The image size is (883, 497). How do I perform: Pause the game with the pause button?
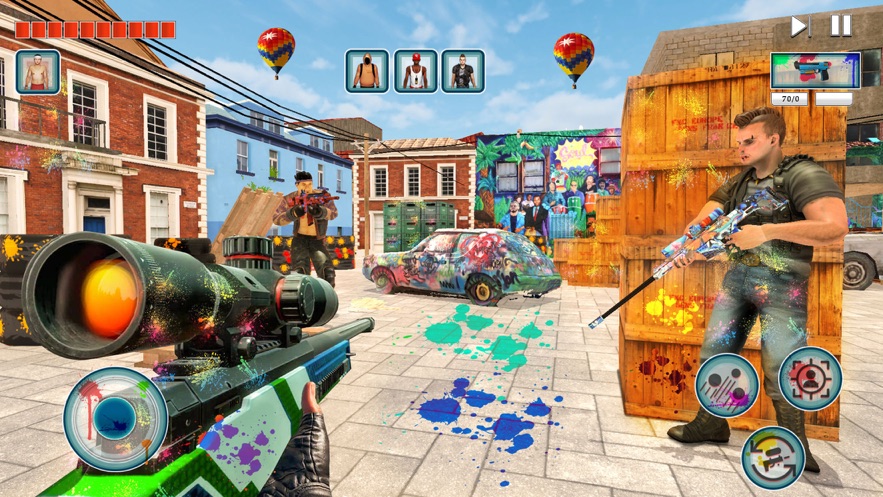tap(841, 26)
